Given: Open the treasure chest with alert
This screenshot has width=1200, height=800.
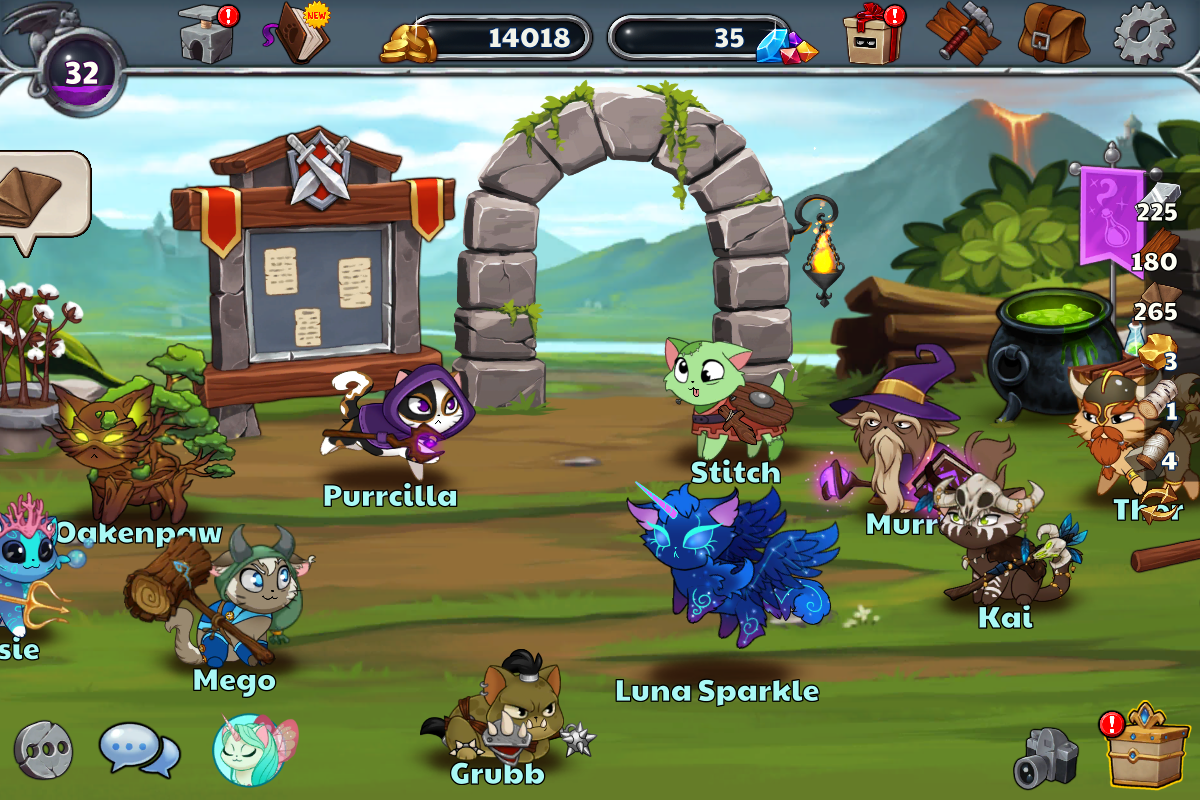Looking at the screenshot, I should (1146, 747).
